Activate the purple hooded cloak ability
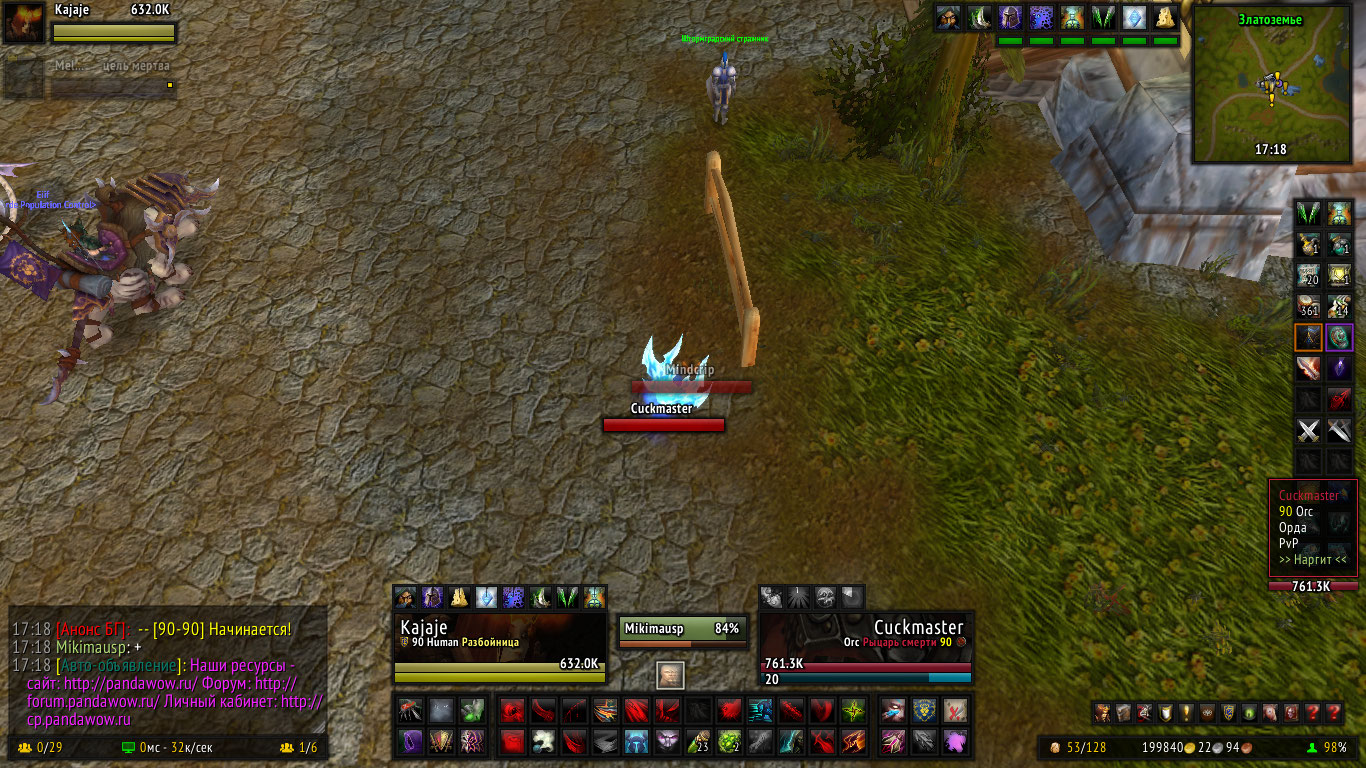 412,741
